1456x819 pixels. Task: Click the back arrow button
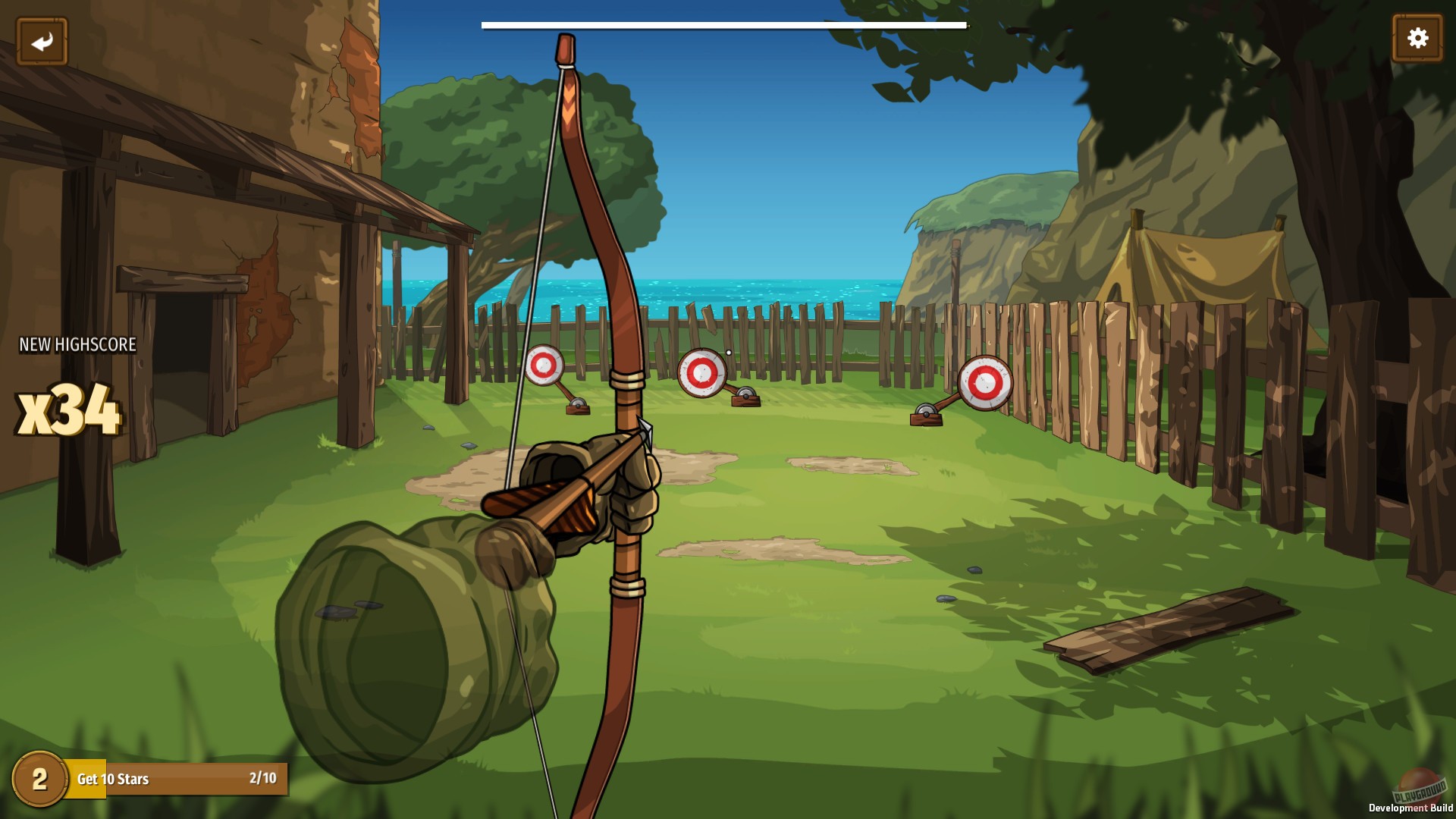(42, 39)
